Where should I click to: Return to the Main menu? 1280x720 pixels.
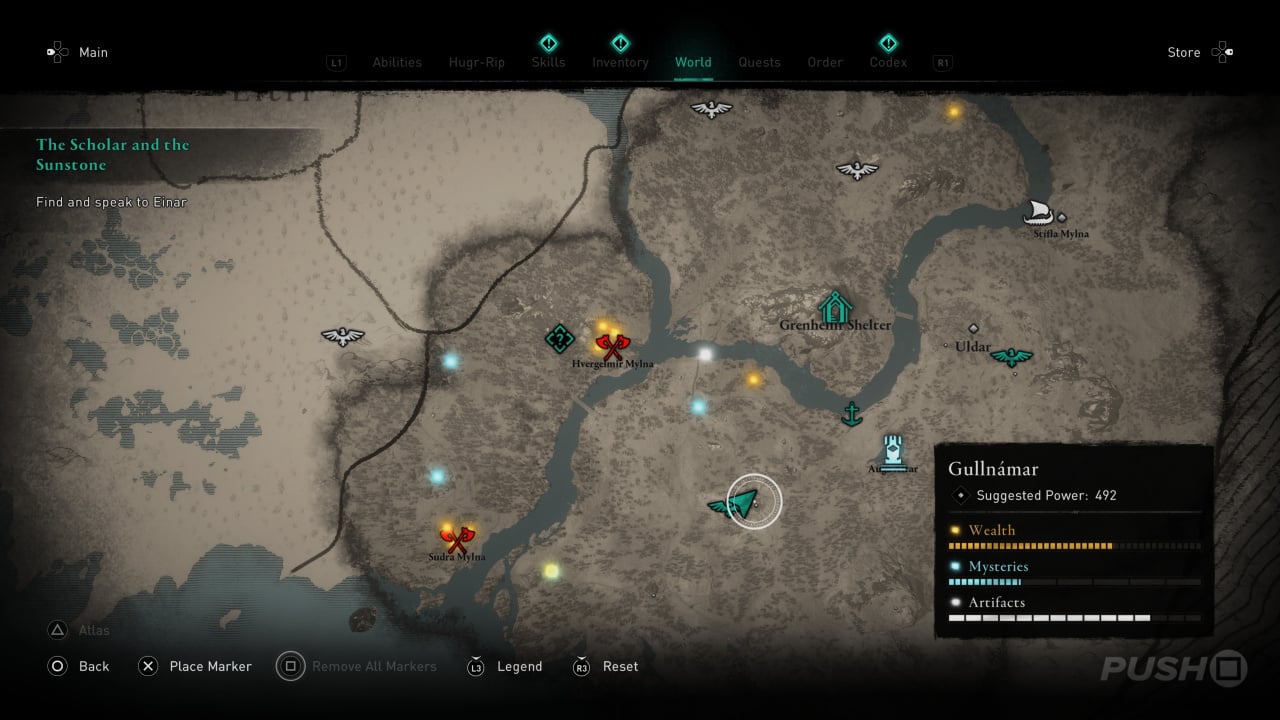tap(92, 52)
